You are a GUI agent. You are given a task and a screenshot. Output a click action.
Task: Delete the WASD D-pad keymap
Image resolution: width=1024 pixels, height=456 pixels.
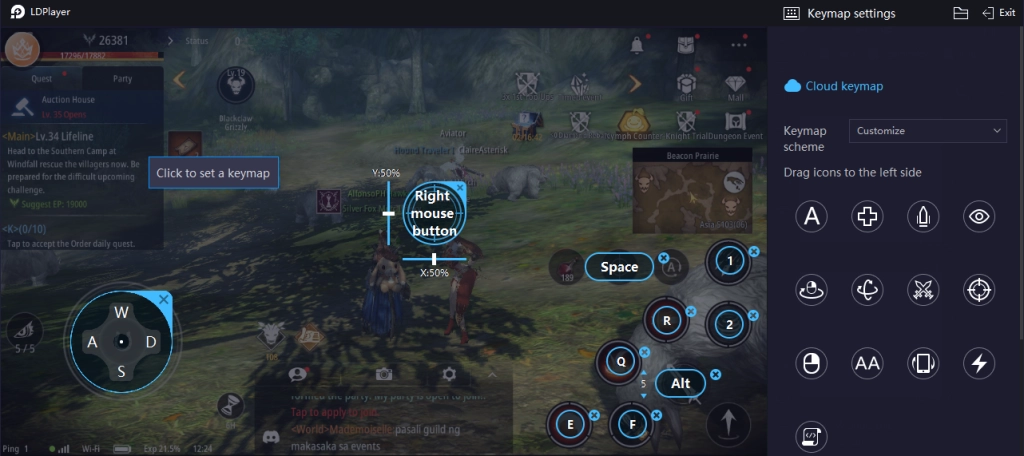[165, 299]
